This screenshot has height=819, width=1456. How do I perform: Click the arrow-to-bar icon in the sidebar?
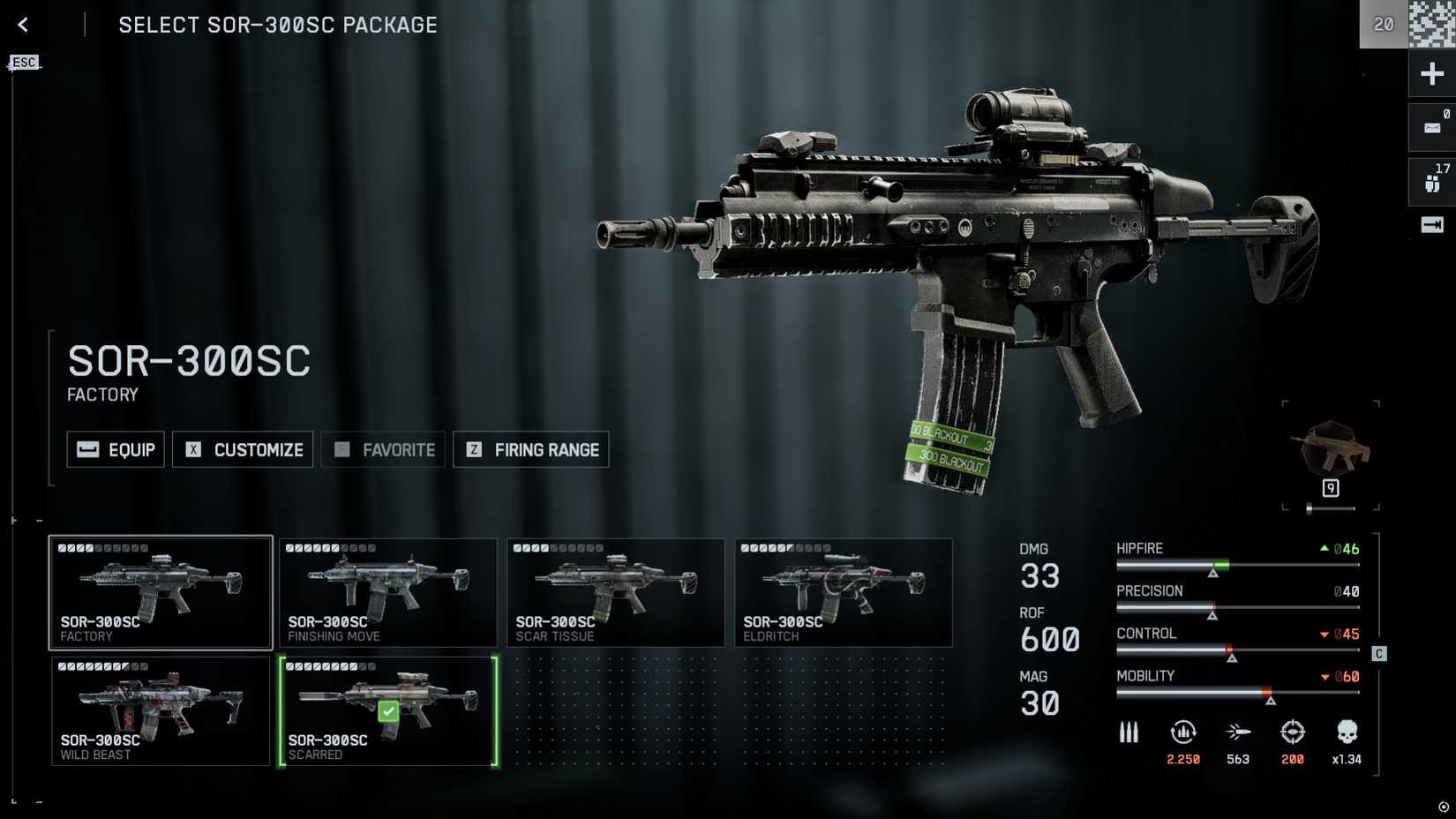(x=1431, y=225)
